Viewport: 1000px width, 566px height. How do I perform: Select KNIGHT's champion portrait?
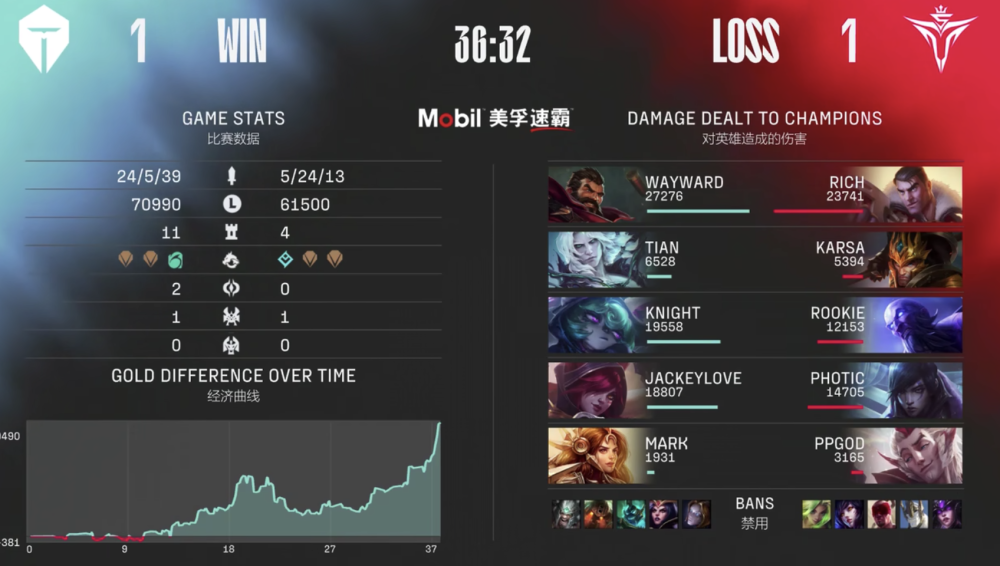point(594,325)
